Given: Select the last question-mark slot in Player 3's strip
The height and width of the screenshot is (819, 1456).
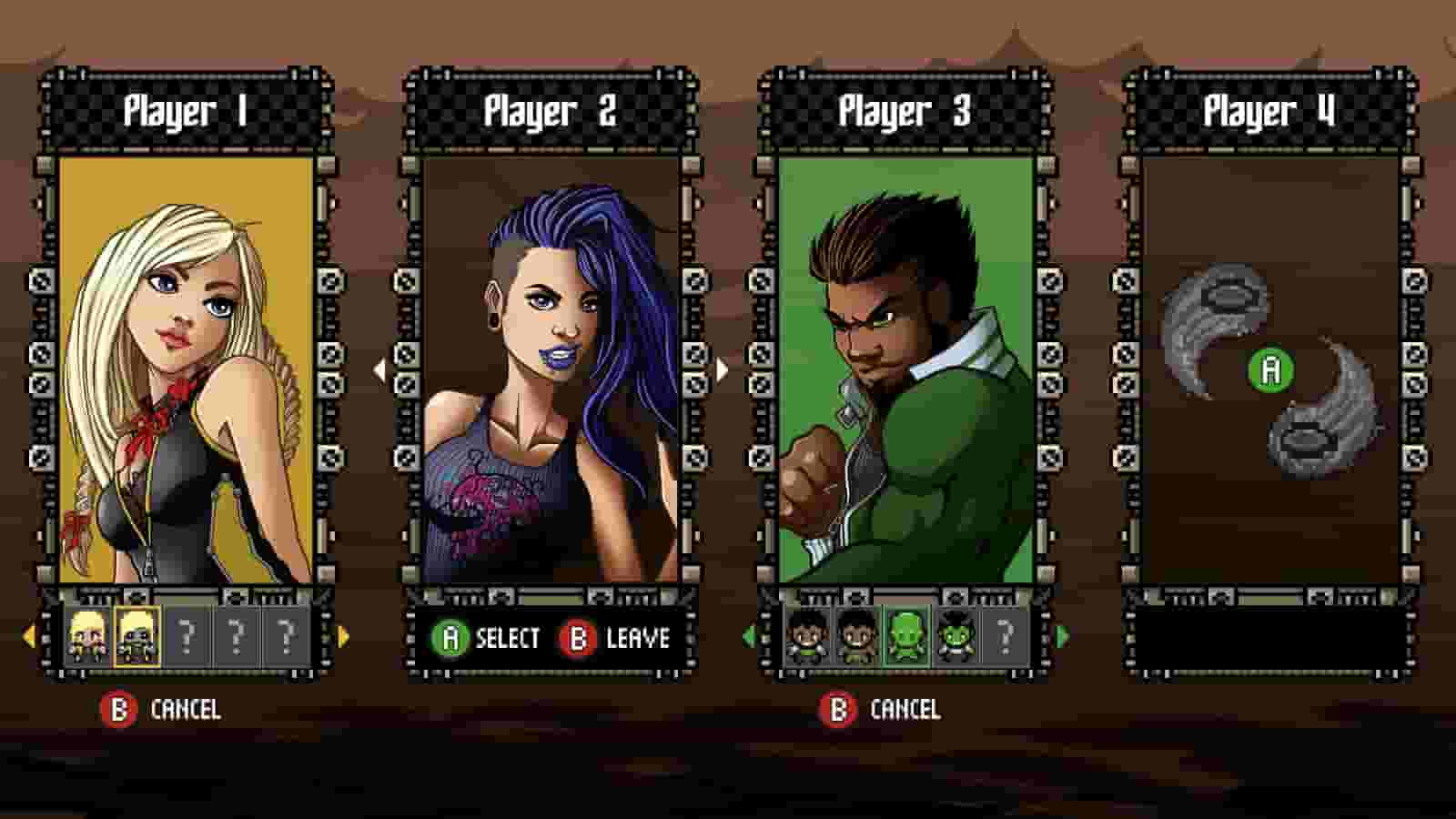Looking at the screenshot, I should point(1005,637).
